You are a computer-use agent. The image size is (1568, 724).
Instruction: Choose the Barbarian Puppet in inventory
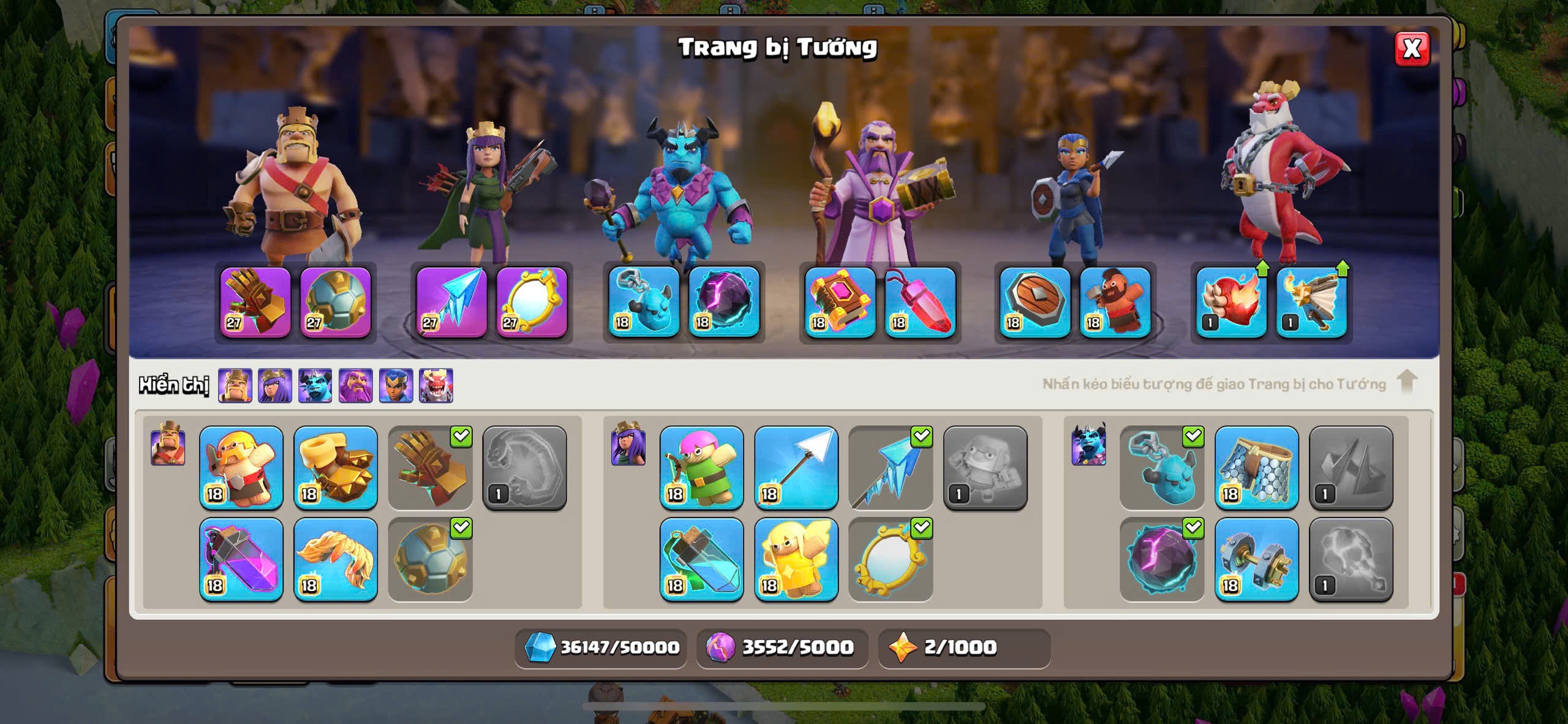point(241,468)
